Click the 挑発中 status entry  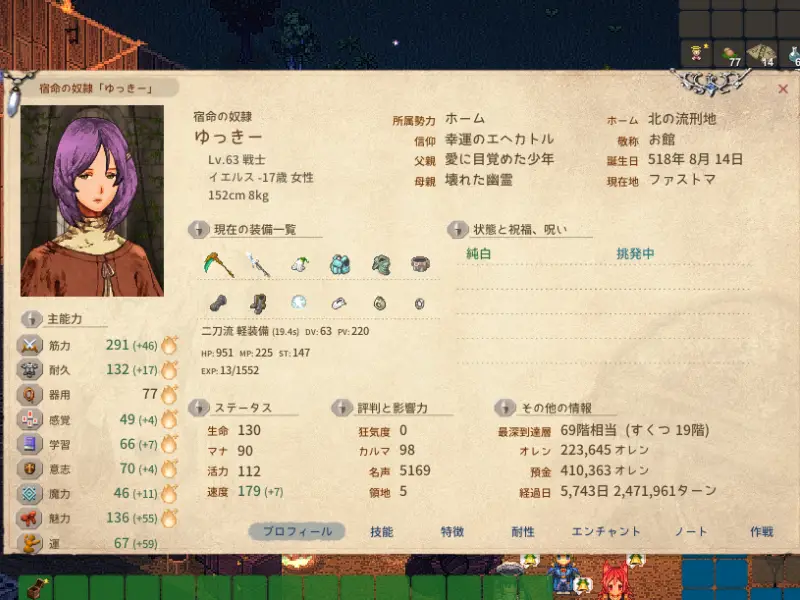636,254
